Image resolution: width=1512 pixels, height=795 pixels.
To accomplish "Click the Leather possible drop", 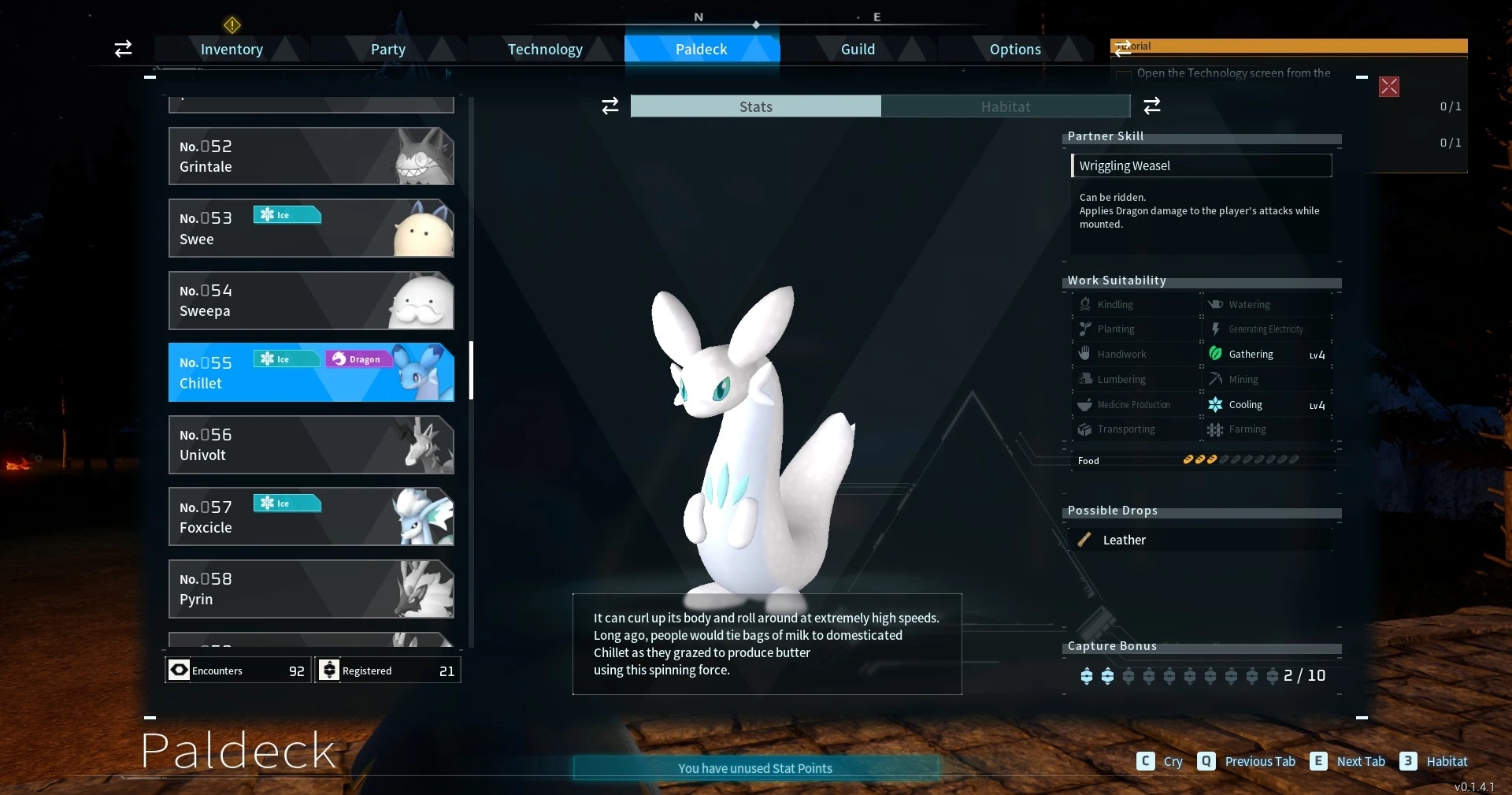I will point(1124,540).
